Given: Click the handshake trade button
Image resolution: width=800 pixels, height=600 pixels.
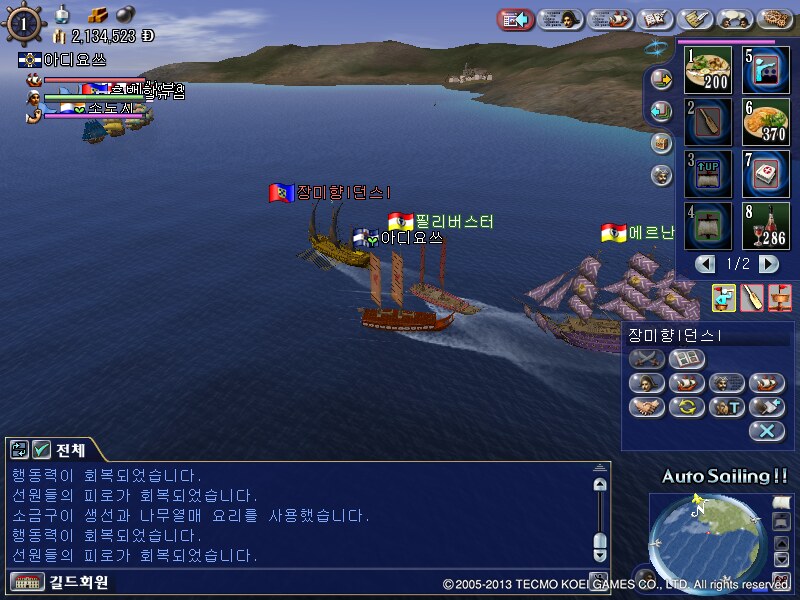Looking at the screenshot, I should 647,407.
